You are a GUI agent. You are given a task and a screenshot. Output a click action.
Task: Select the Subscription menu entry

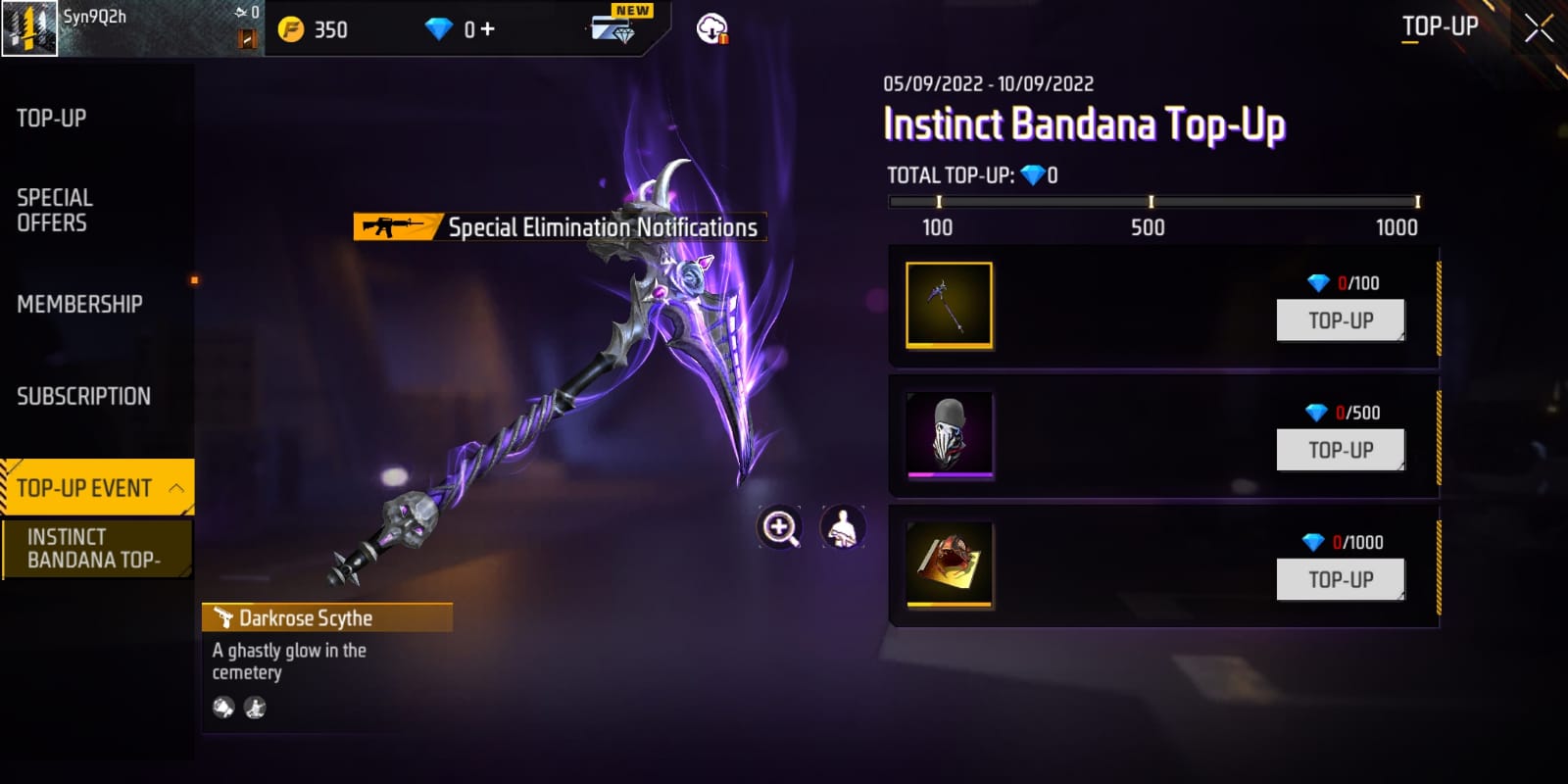[x=83, y=396]
